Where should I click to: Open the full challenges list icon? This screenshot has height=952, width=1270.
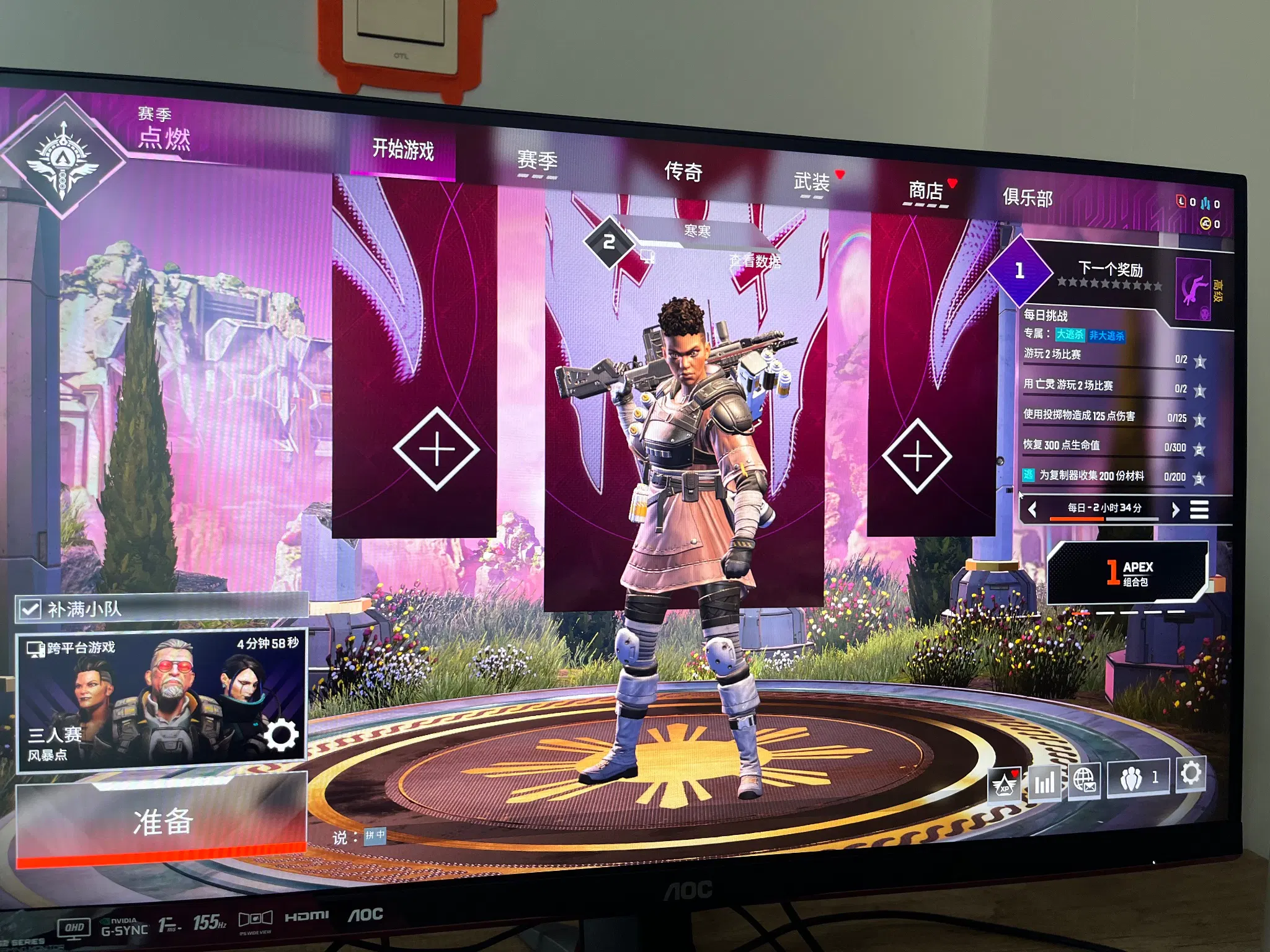click(1199, 509)
